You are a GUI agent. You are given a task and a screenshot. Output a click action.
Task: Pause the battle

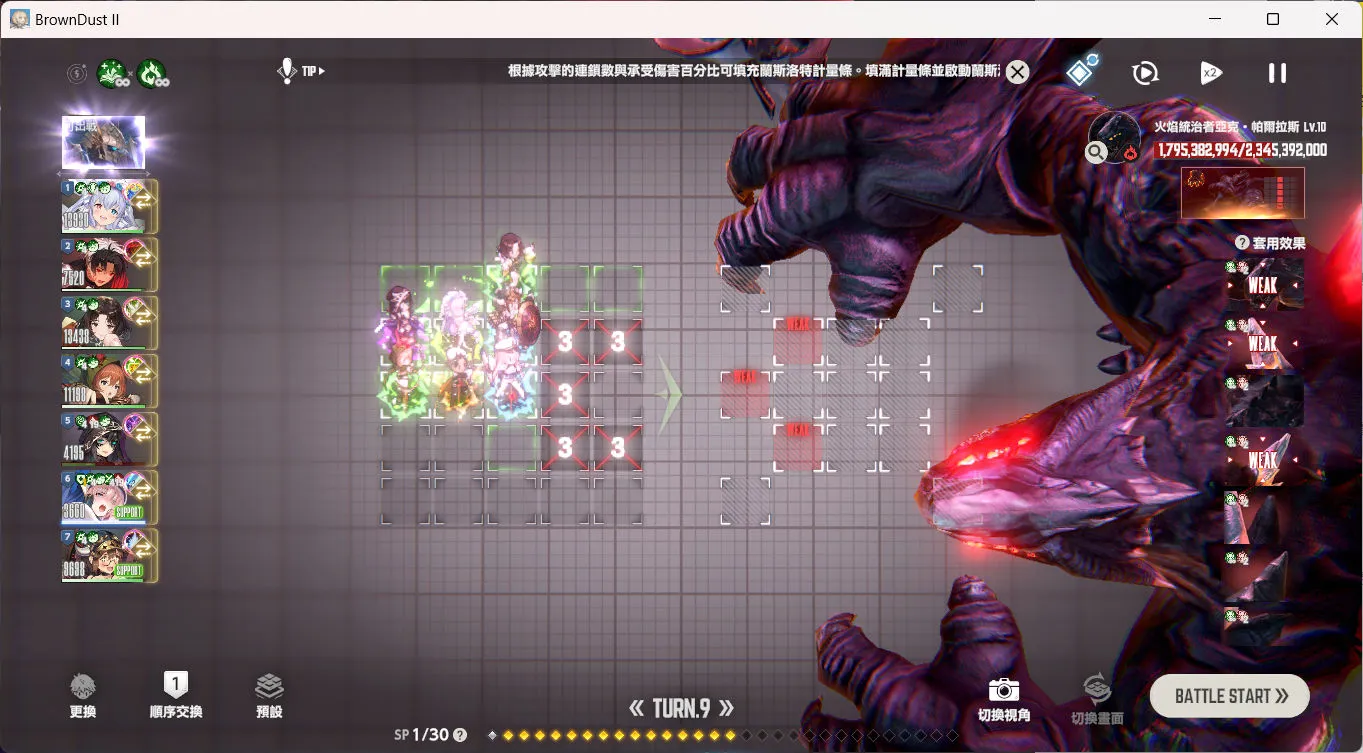[1277, 73]
